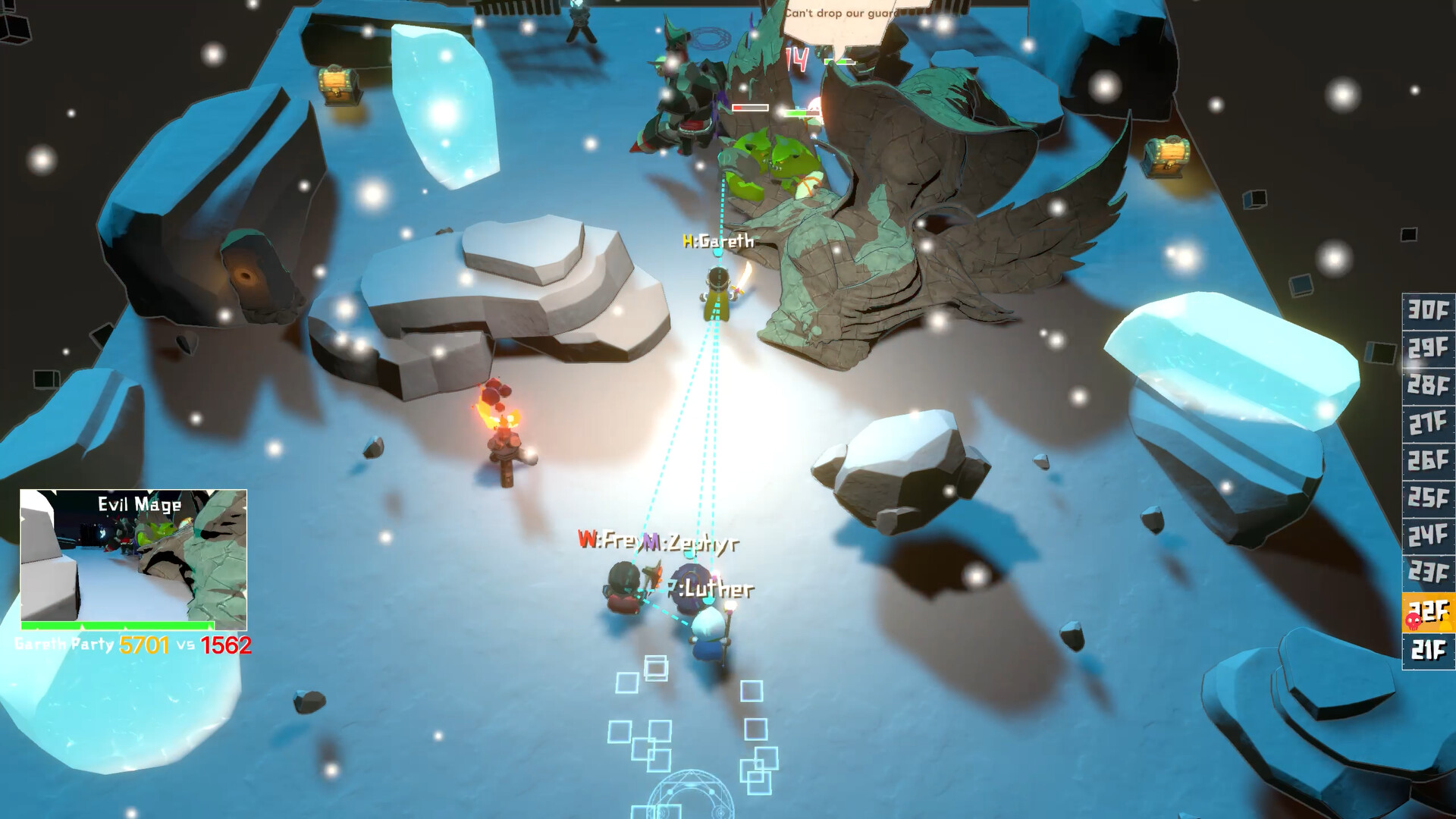1456x819 pixels.
Task: Click the 'Can't drop our guard' speech bubble
Action: (842, 12)
